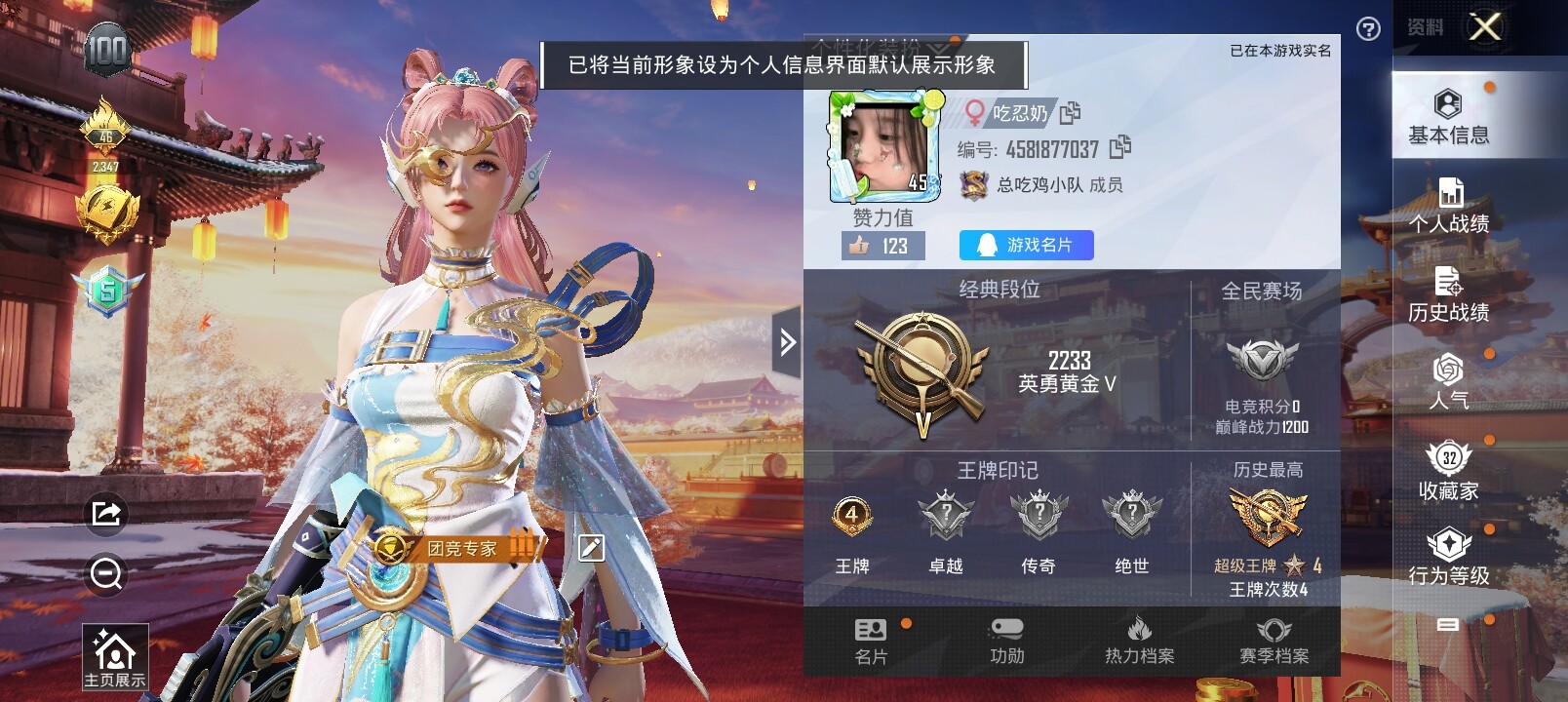This screenshot has width=1568, height=702.
Task: Open the 收藏家 tab
Action: [x=1448, y=472]
